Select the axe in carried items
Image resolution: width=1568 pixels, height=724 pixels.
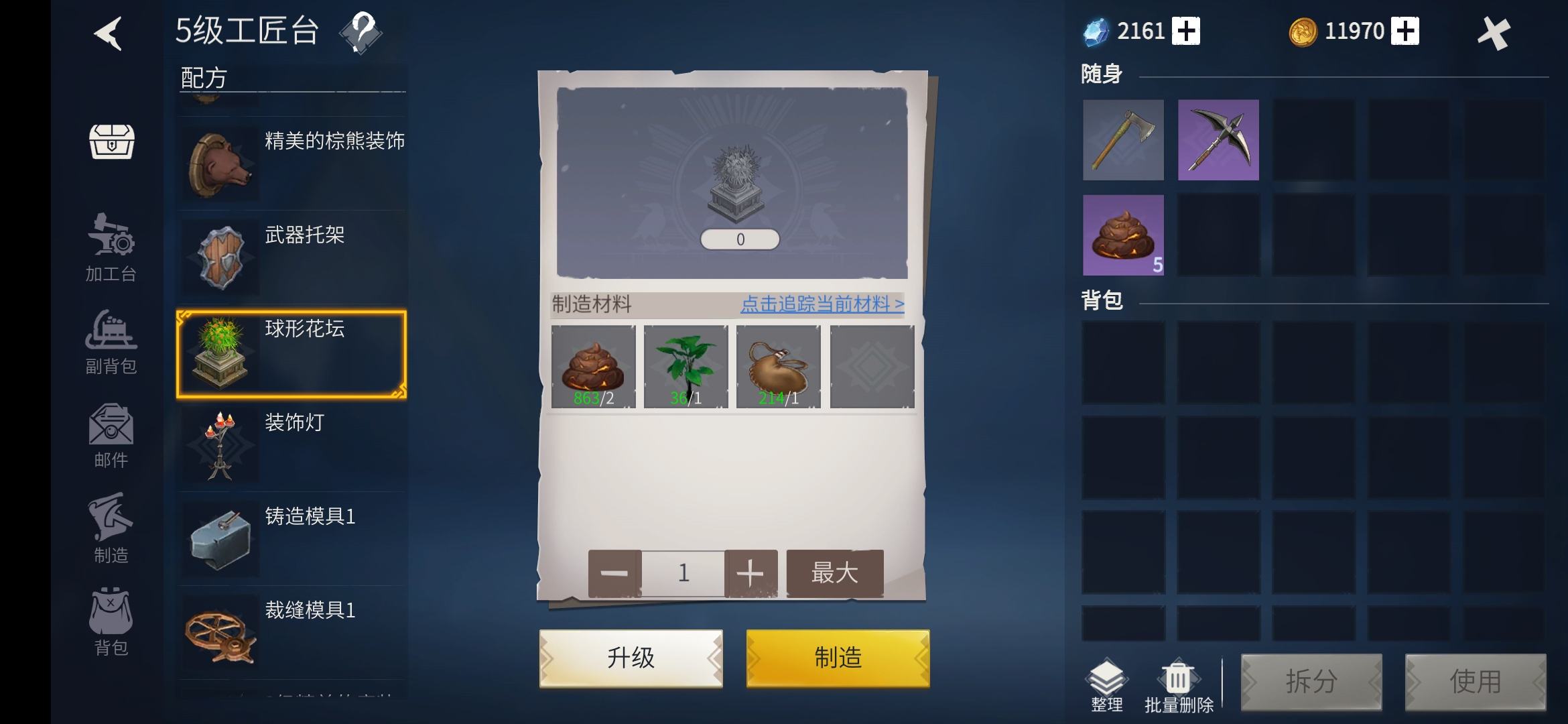1123,140
